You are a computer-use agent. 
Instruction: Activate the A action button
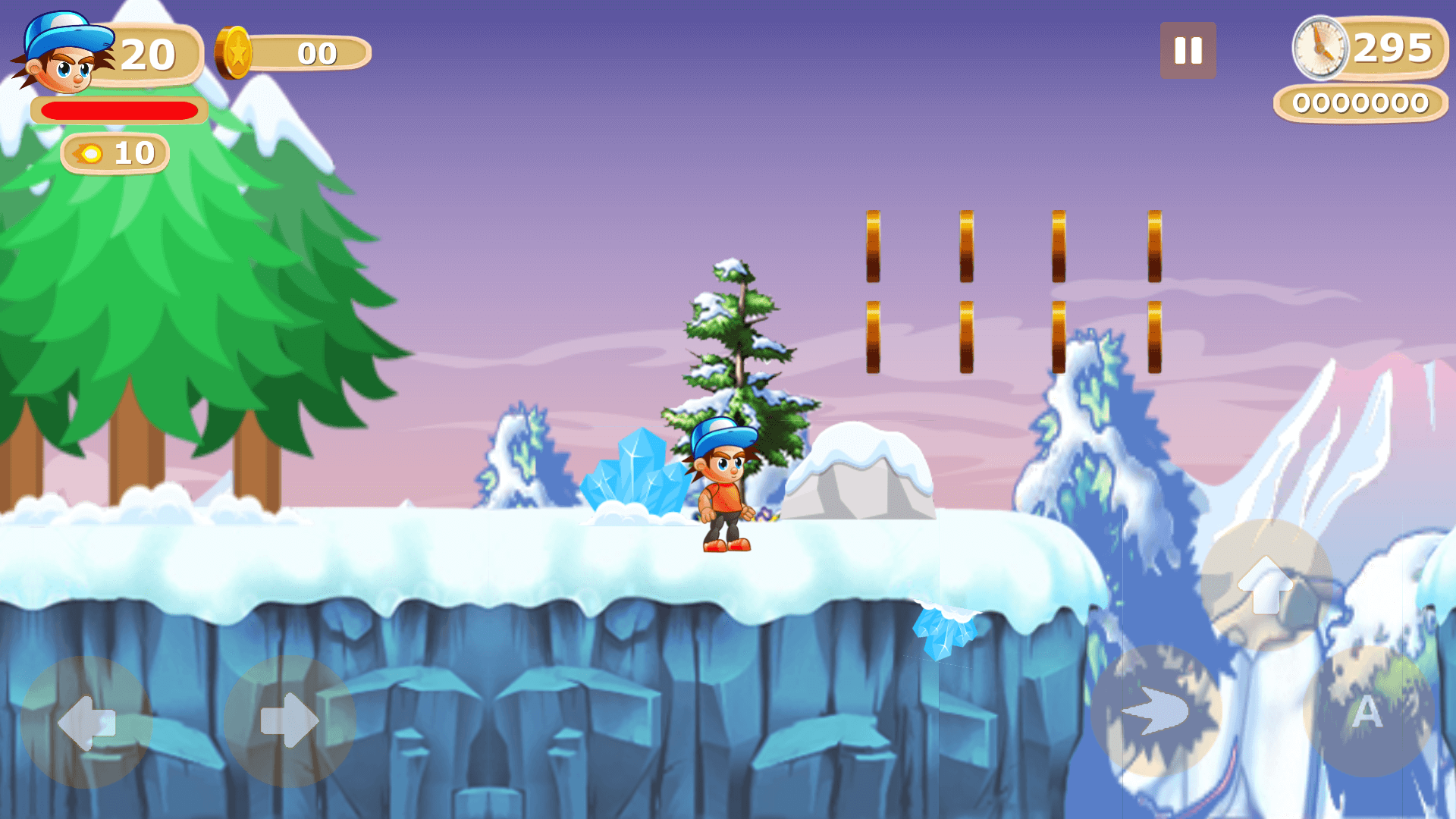[1367, 711]
